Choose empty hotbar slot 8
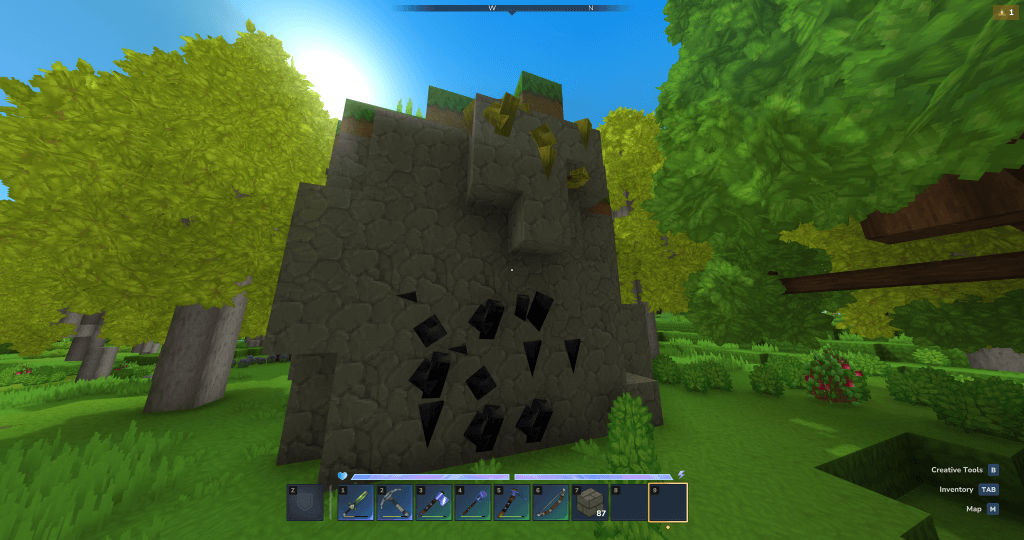The height and width of the screenshot is (540, 1024). point(629,502)
